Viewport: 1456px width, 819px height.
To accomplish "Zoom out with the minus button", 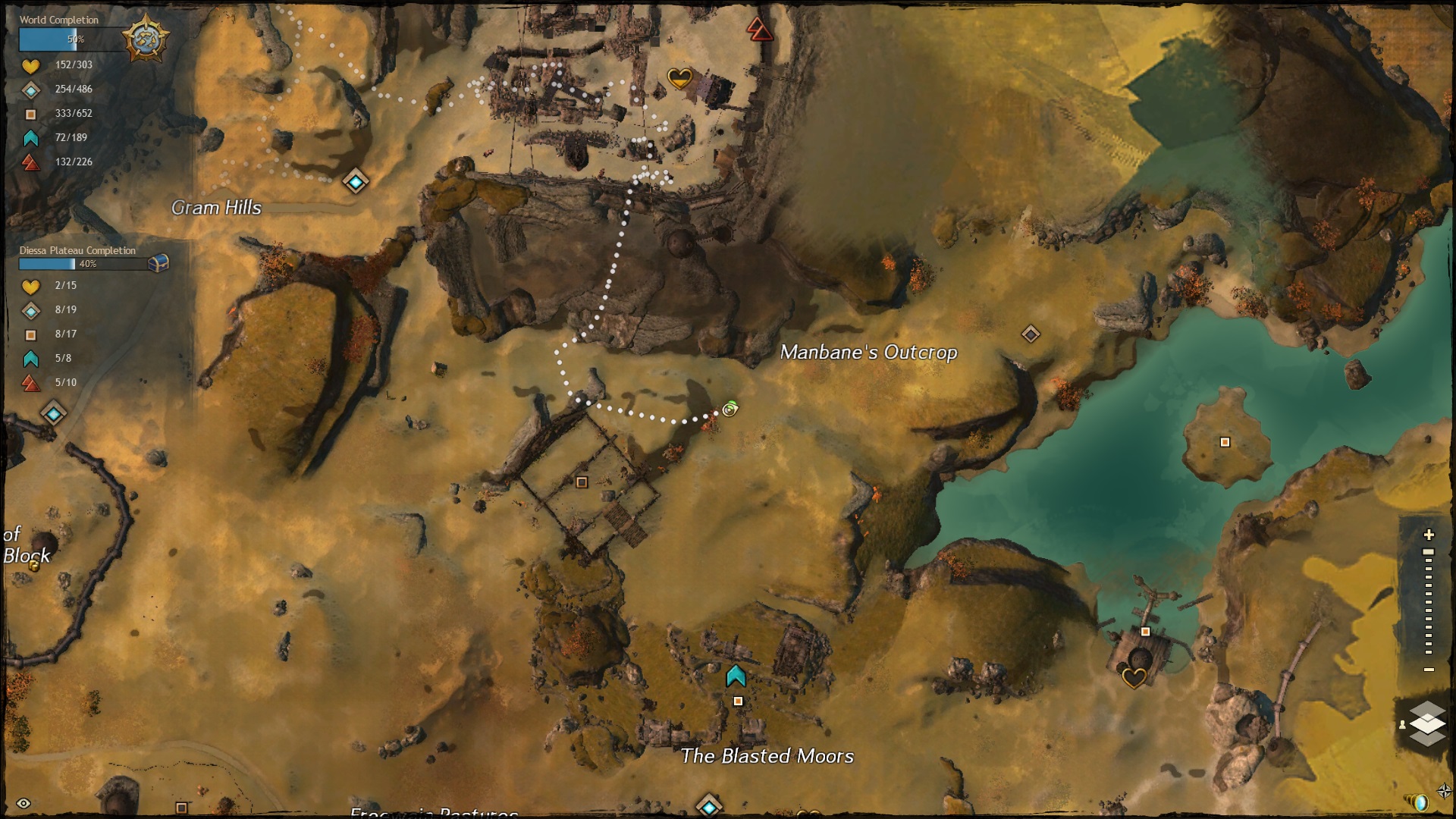I will point(1429,670).
